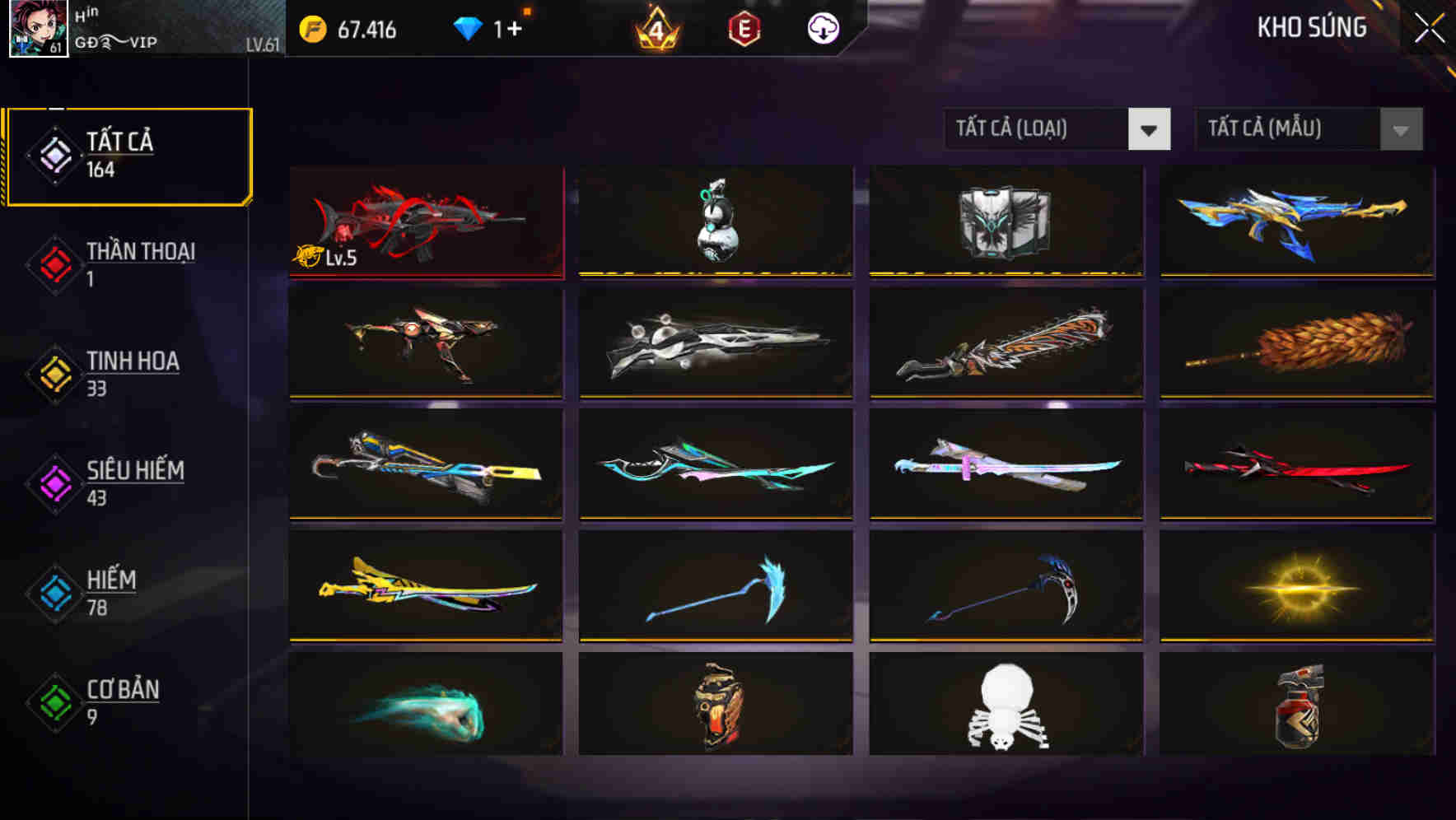Screen dimensions: 1456x820
Task: Open the gold coin balance icon
Action: pos(311,28)
